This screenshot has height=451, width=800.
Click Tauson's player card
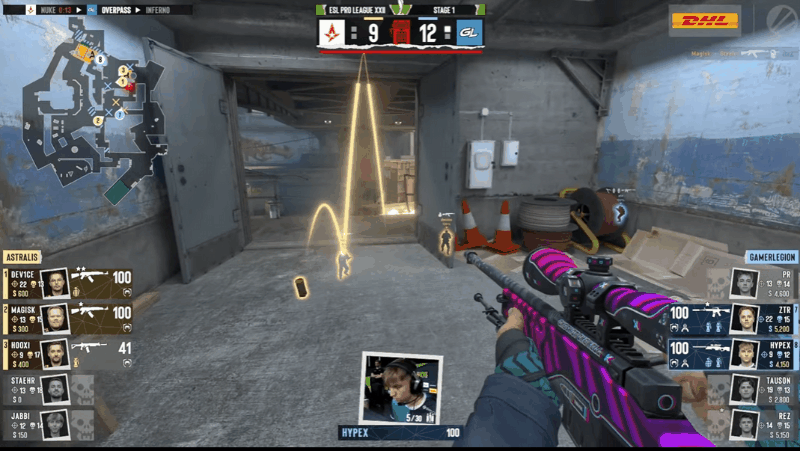click(758, 388)
